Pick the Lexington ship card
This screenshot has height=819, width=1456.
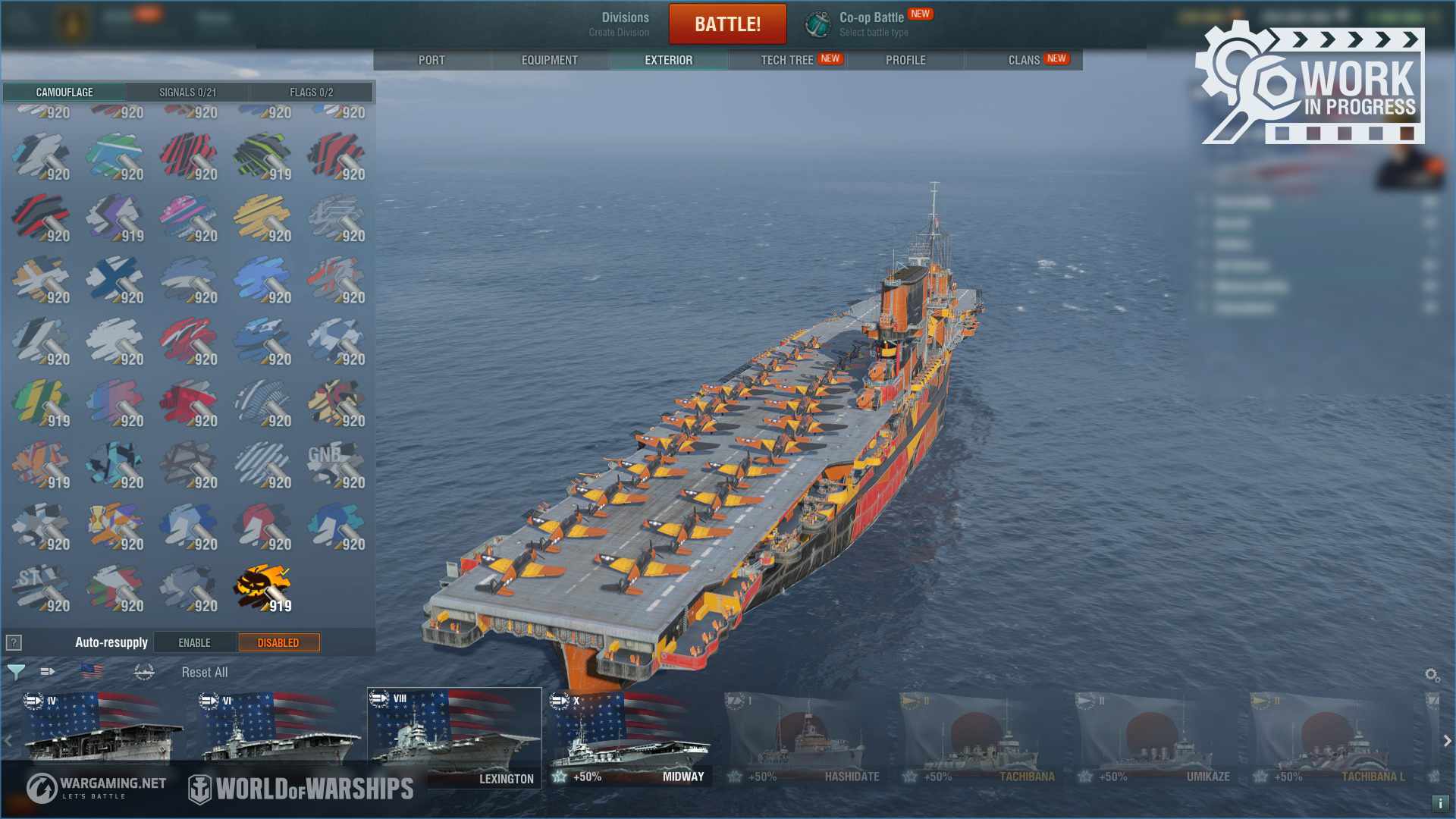(x=454, y=737)
